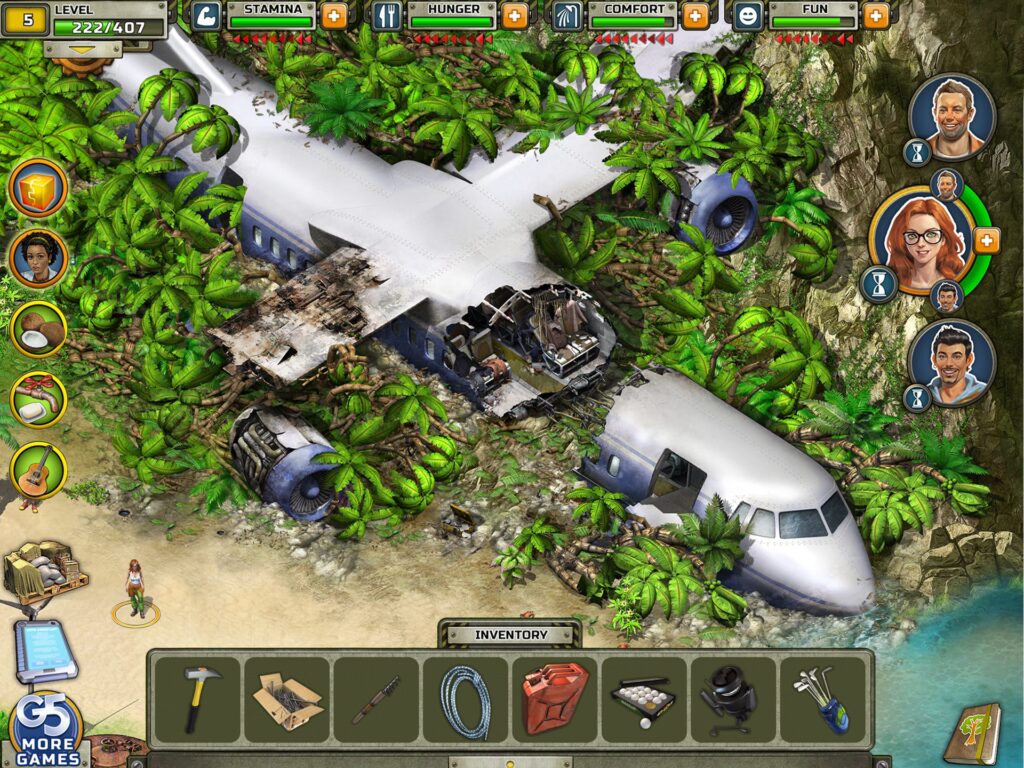This screenshot has width=1024, height=768.
Task: Open the blue tablet device icon
Action: 43,651
